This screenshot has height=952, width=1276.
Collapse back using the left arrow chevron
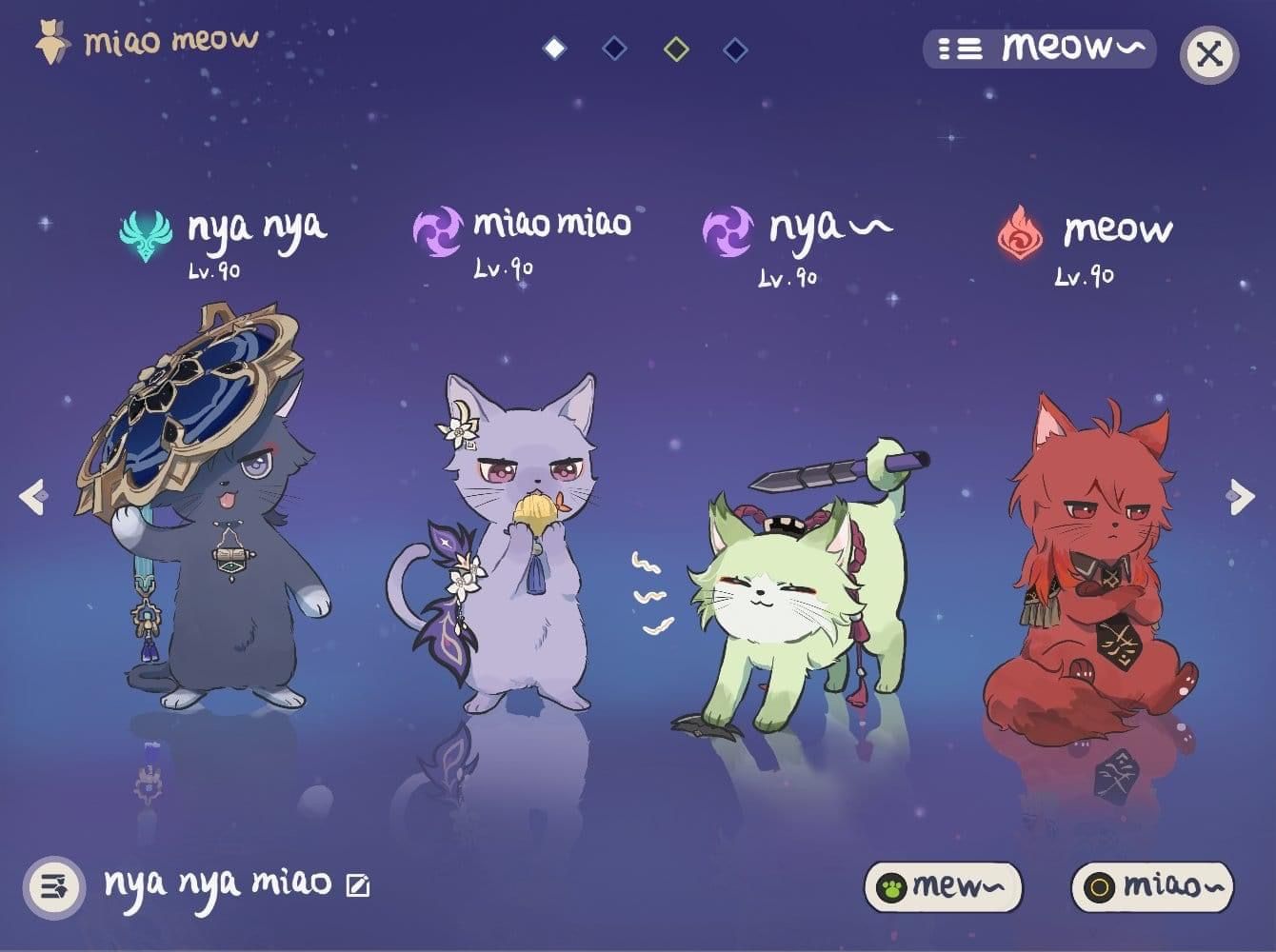(34, 495)
